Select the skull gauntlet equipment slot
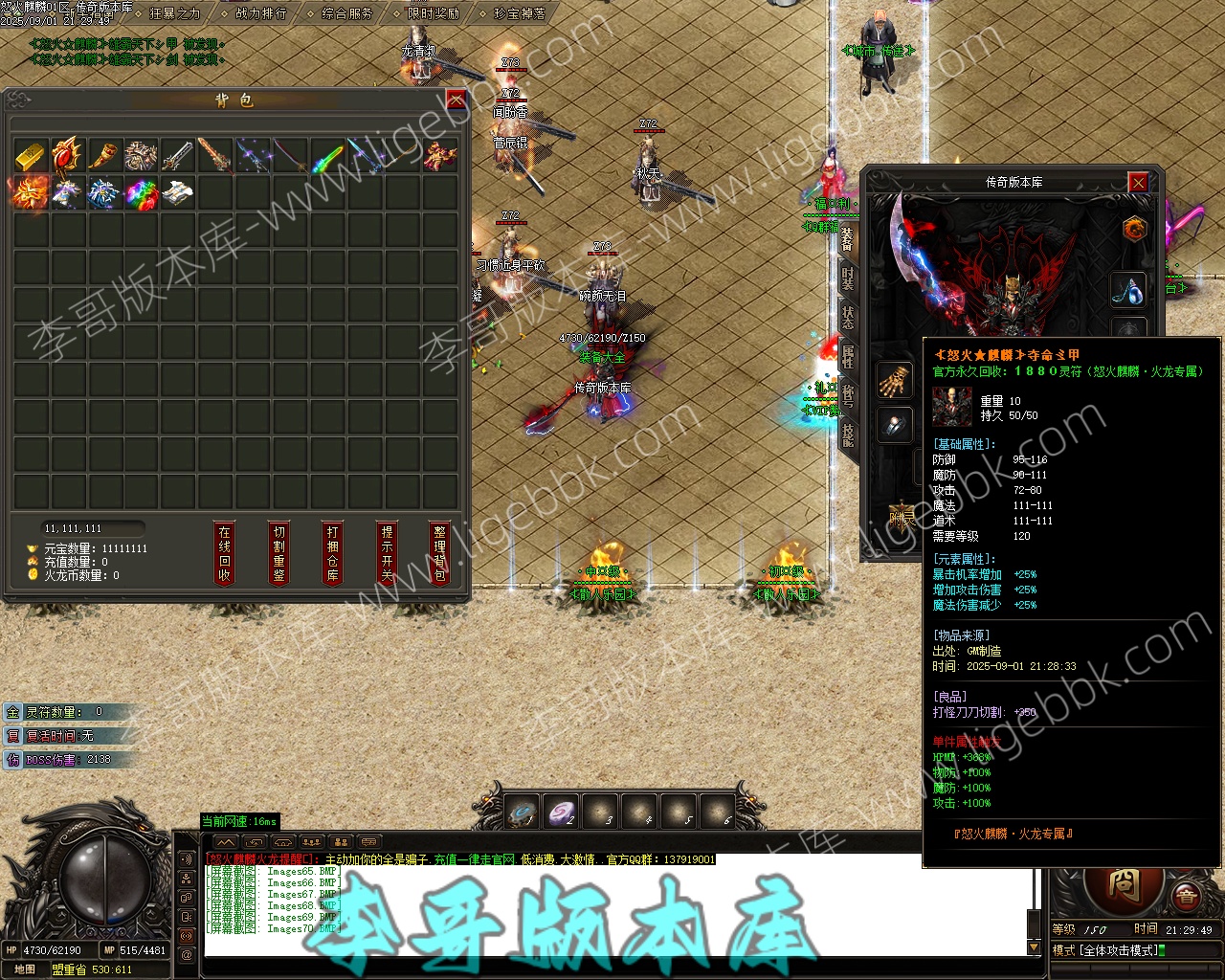 click(896, 379)
